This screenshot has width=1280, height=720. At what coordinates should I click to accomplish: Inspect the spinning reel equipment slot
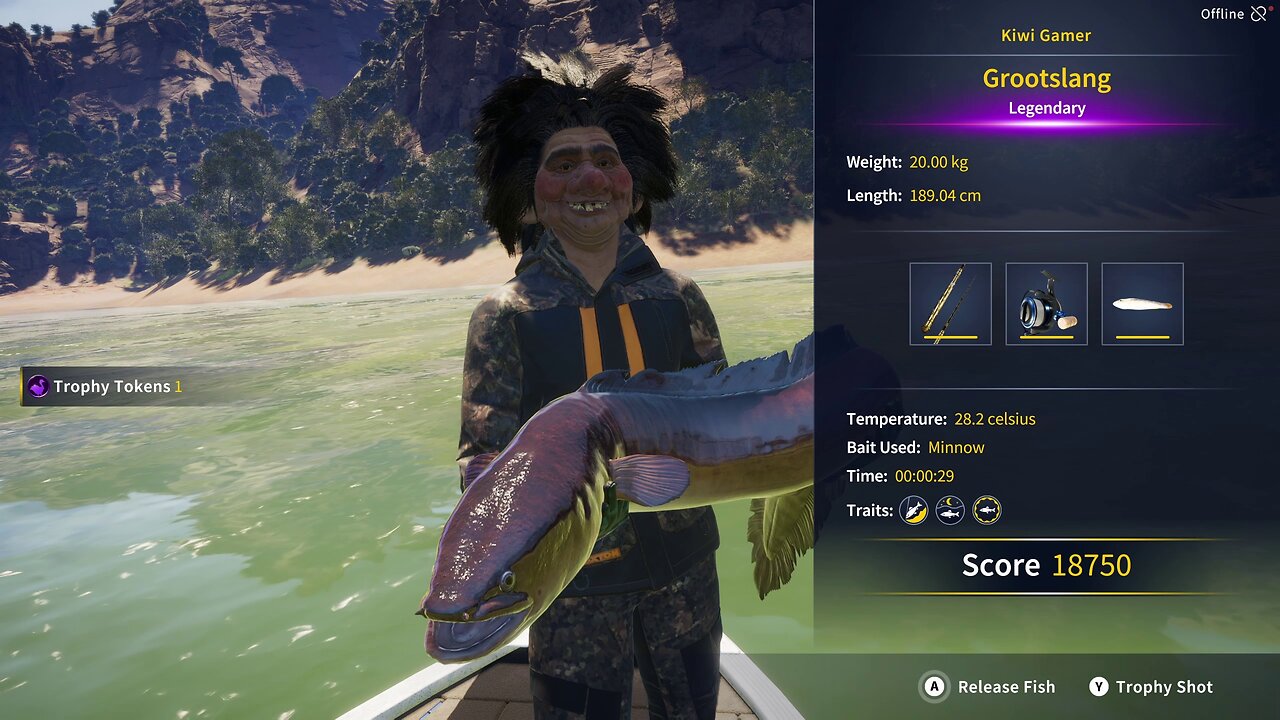(1046, 304)
